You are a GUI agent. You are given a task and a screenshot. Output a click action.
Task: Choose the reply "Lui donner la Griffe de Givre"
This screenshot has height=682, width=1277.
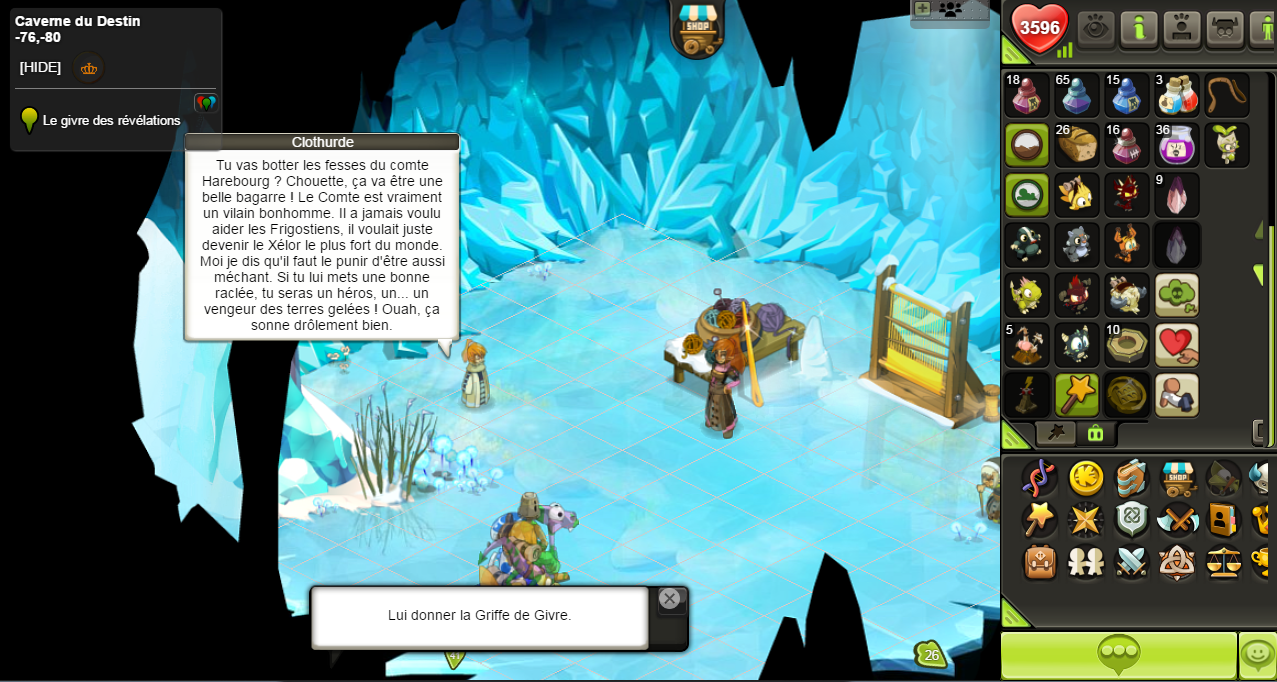480,616
